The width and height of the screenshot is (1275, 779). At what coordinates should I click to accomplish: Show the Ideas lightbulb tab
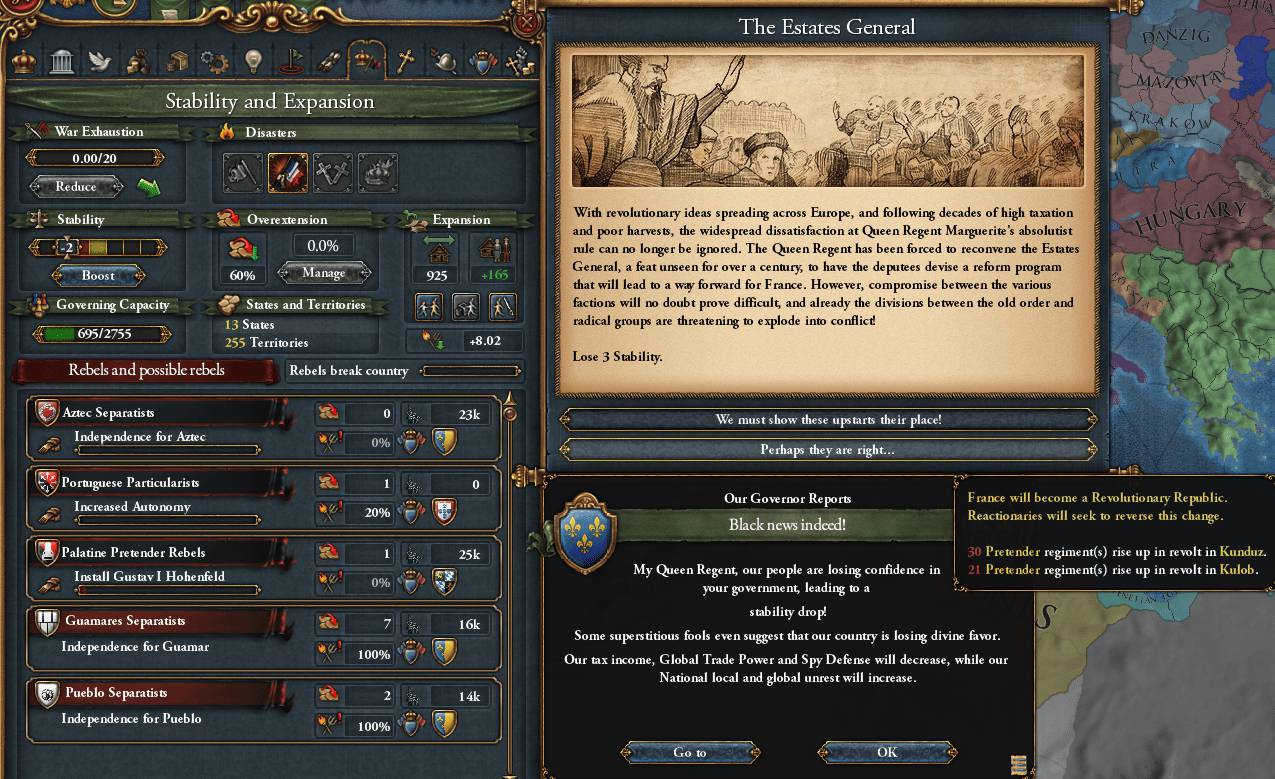click(x=252, y=62)
